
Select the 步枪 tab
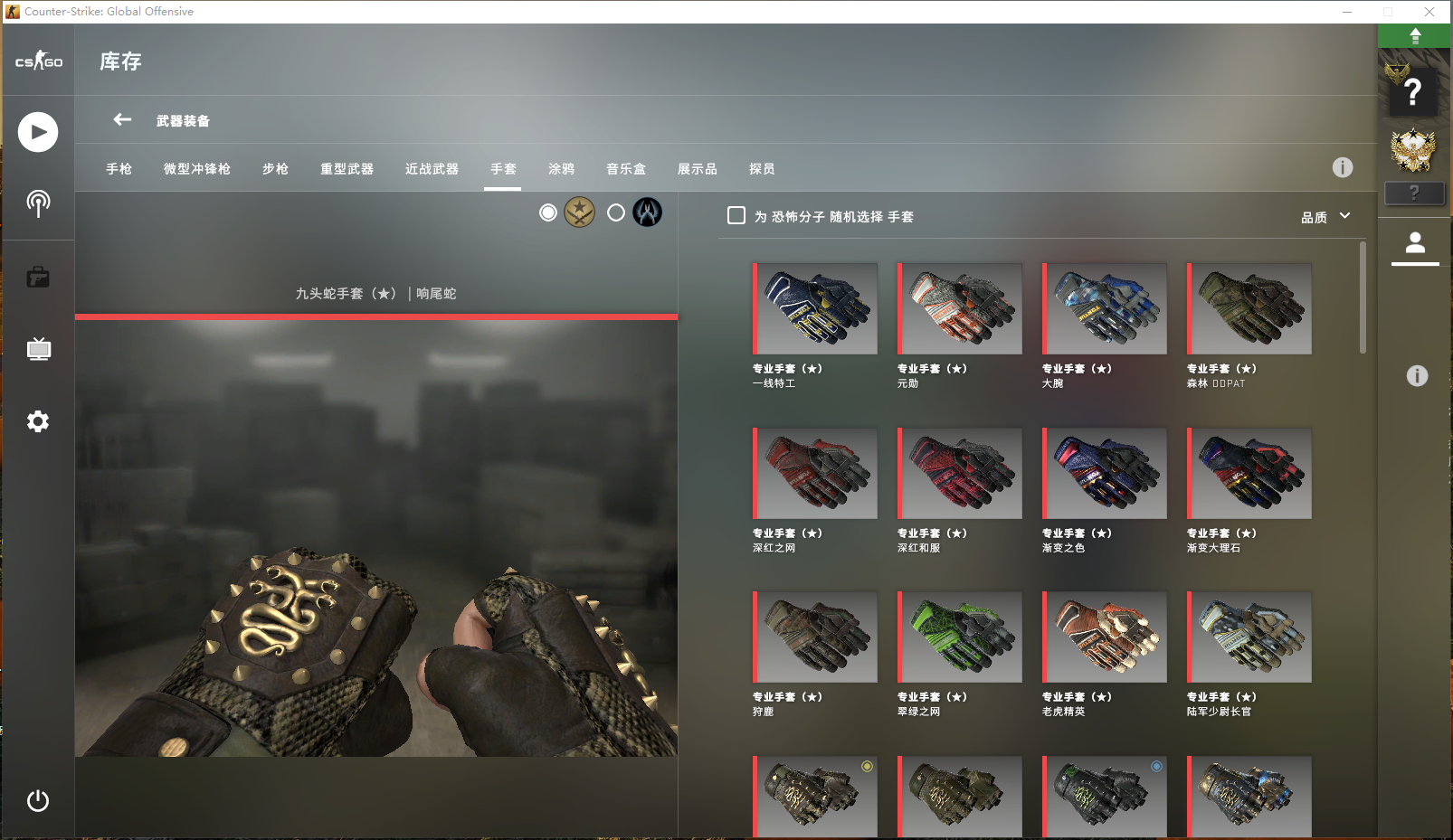point(275,169)
